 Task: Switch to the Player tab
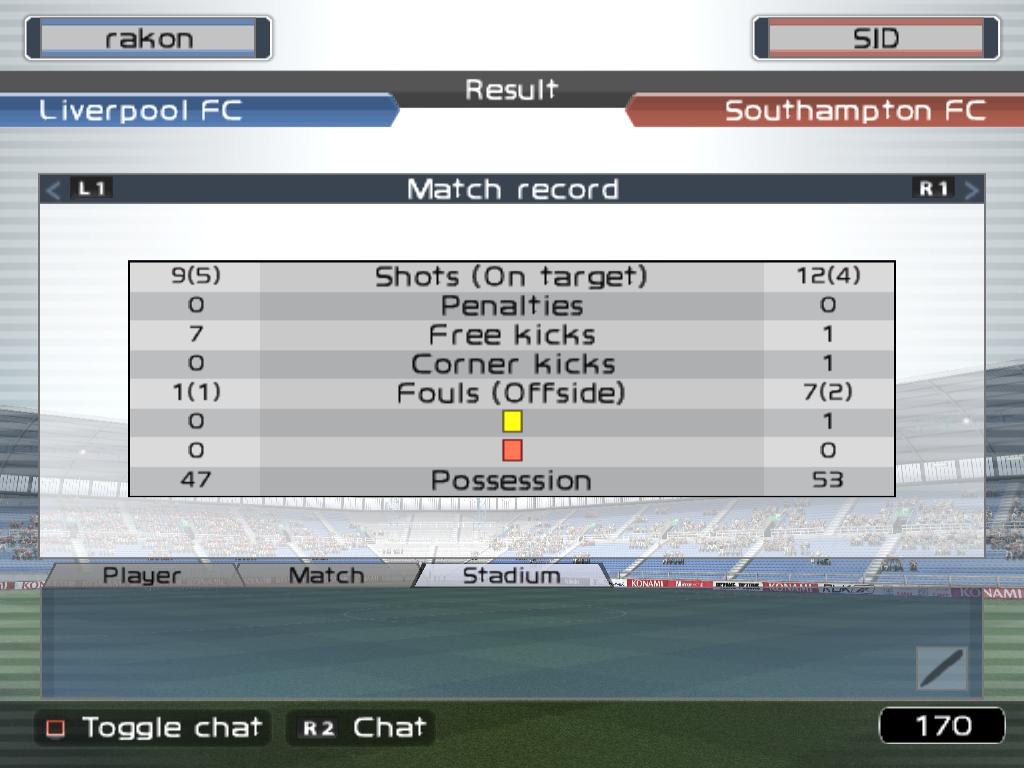142,575
